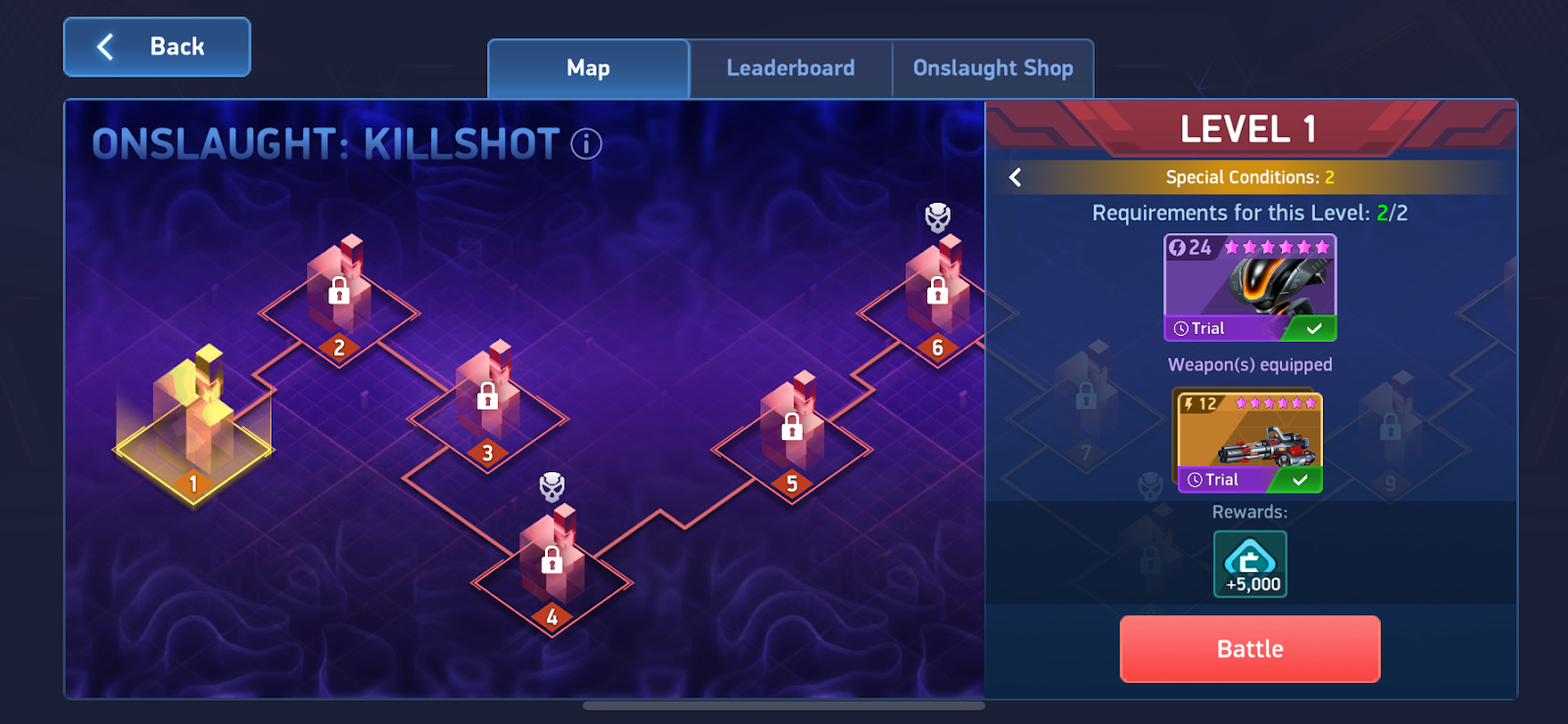Collapse the Level 1 panel with the left chevron

pyautogui.click(x=1015, y=177)
